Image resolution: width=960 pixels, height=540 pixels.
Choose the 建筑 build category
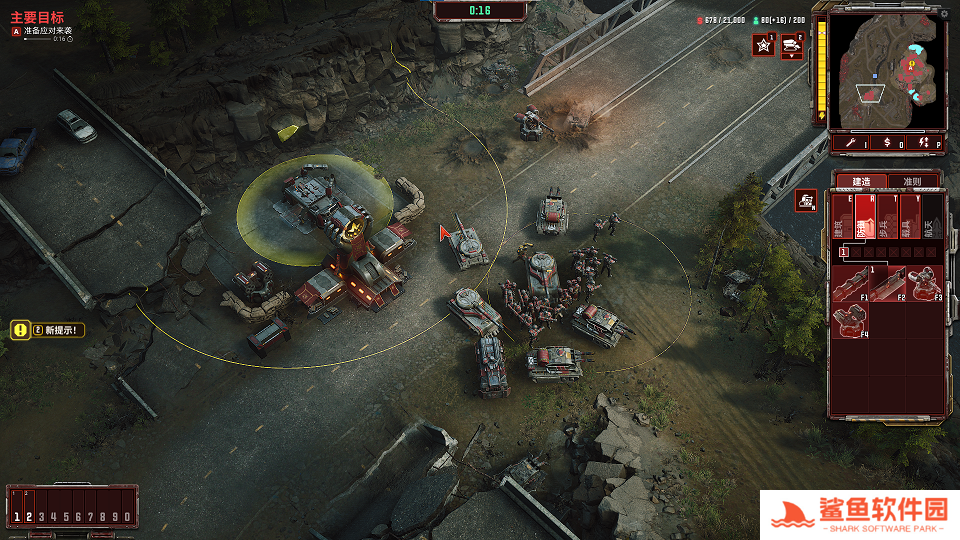pyautogui.click(x=841, y=218)
